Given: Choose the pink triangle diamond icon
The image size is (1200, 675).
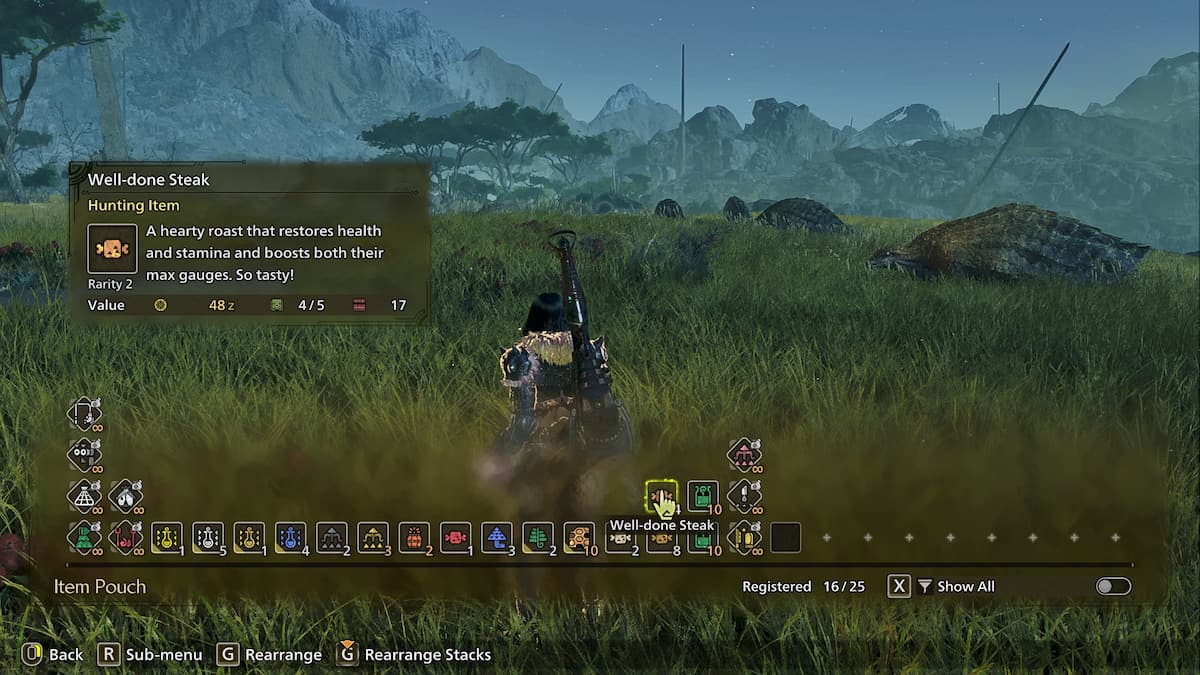Looking at the screenshot, I should [744, 454].
